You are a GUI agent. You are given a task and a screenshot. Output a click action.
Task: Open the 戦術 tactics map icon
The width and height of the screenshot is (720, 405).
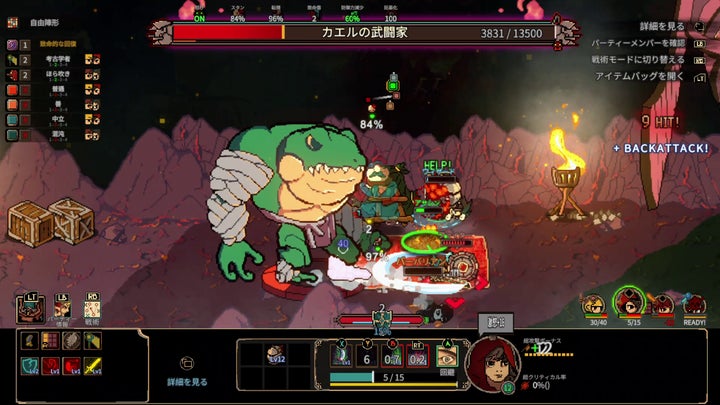[x=92, y=309]
